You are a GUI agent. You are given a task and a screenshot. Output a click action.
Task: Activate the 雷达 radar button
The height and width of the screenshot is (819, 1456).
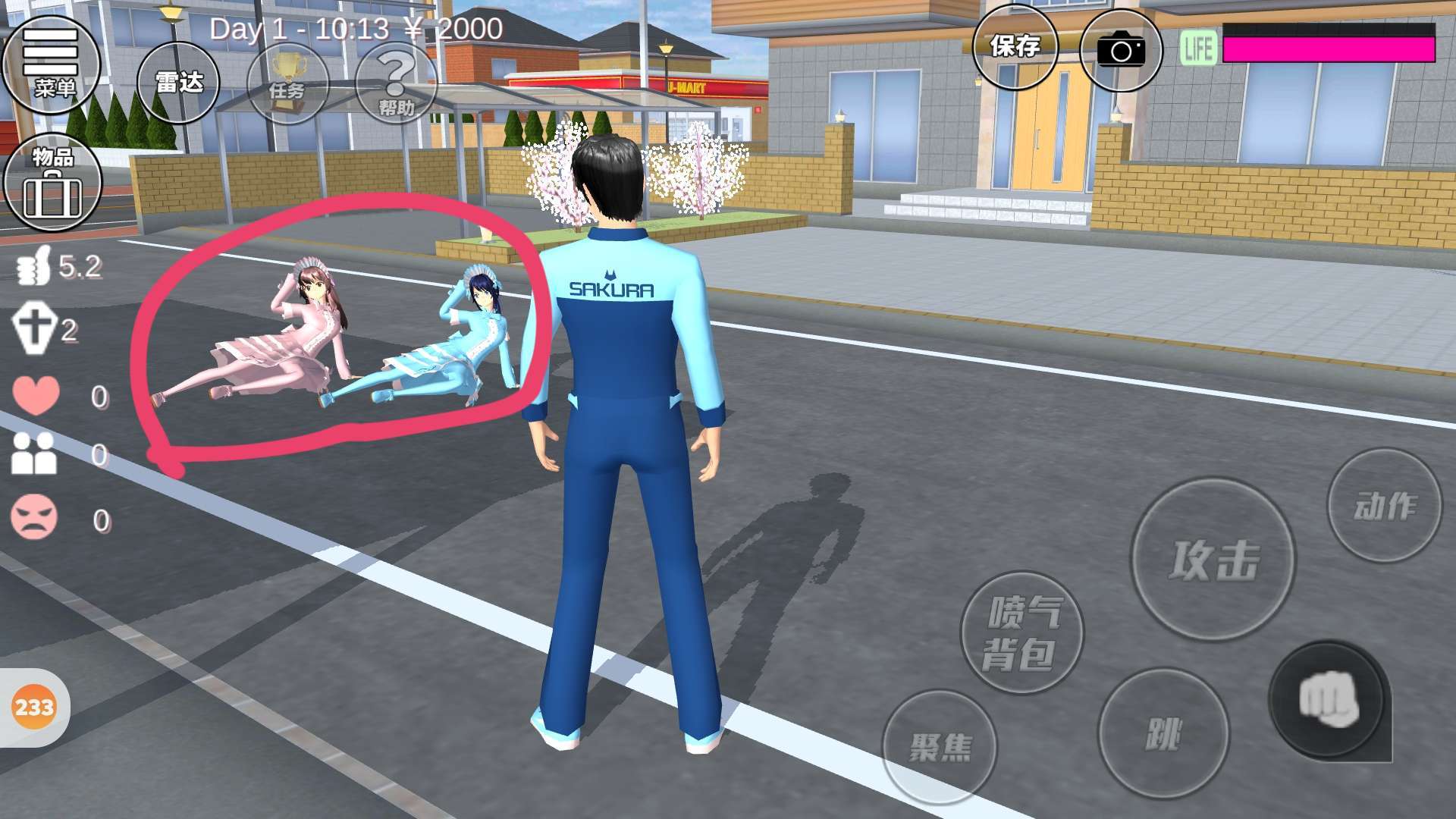point(178,82)
